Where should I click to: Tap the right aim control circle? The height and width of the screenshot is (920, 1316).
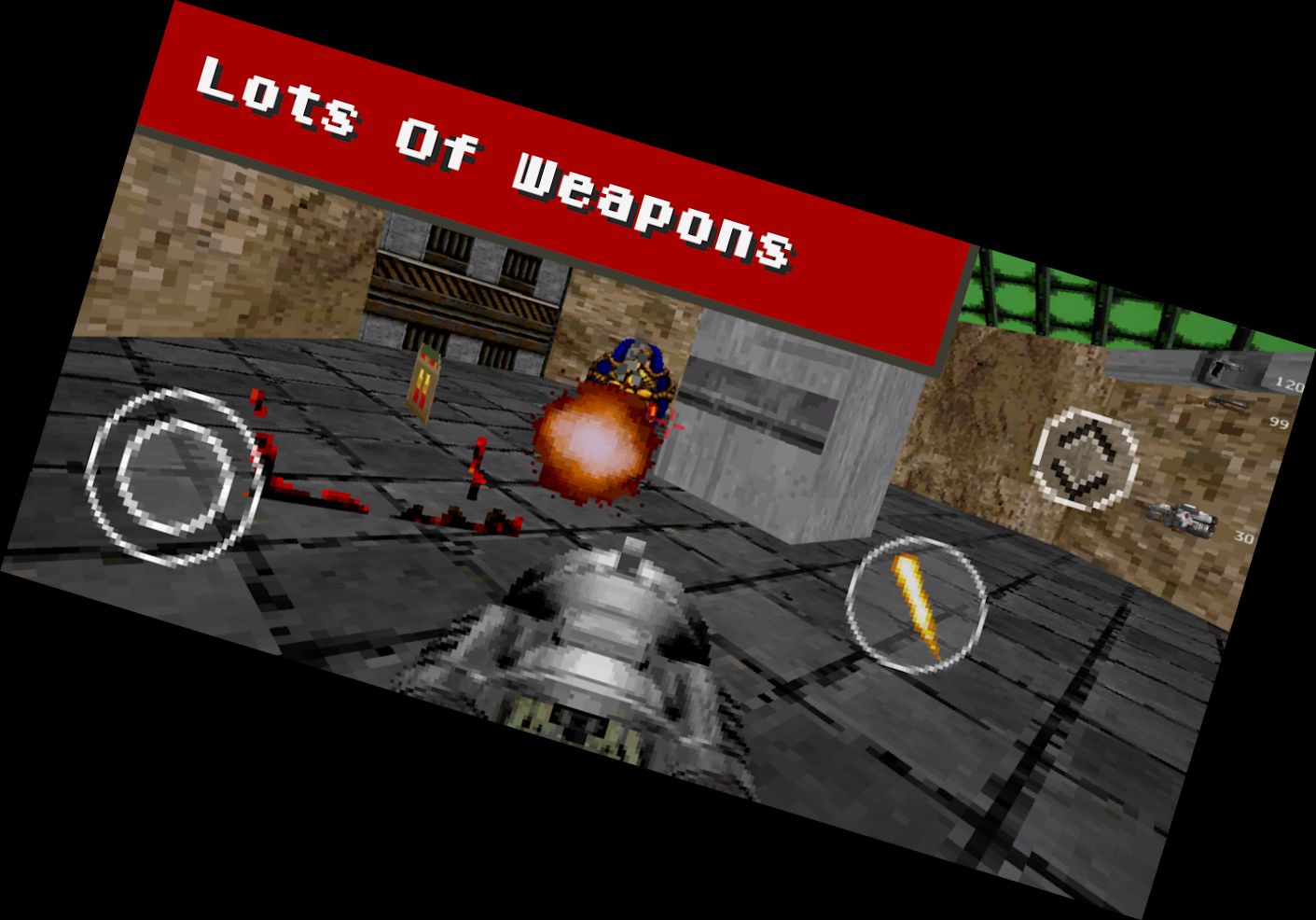click(1086, 458)
